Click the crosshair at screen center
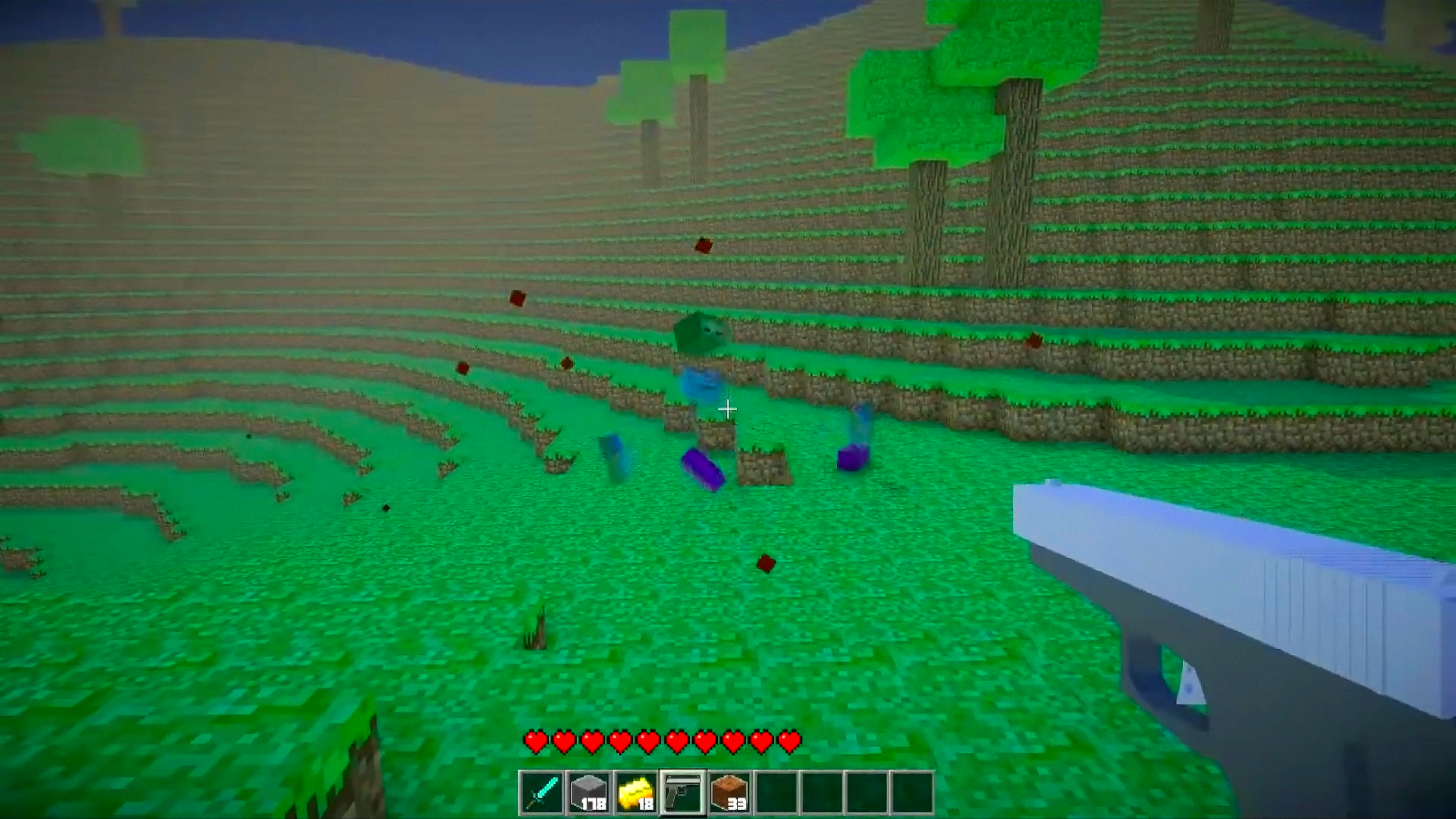 point(728,409)
